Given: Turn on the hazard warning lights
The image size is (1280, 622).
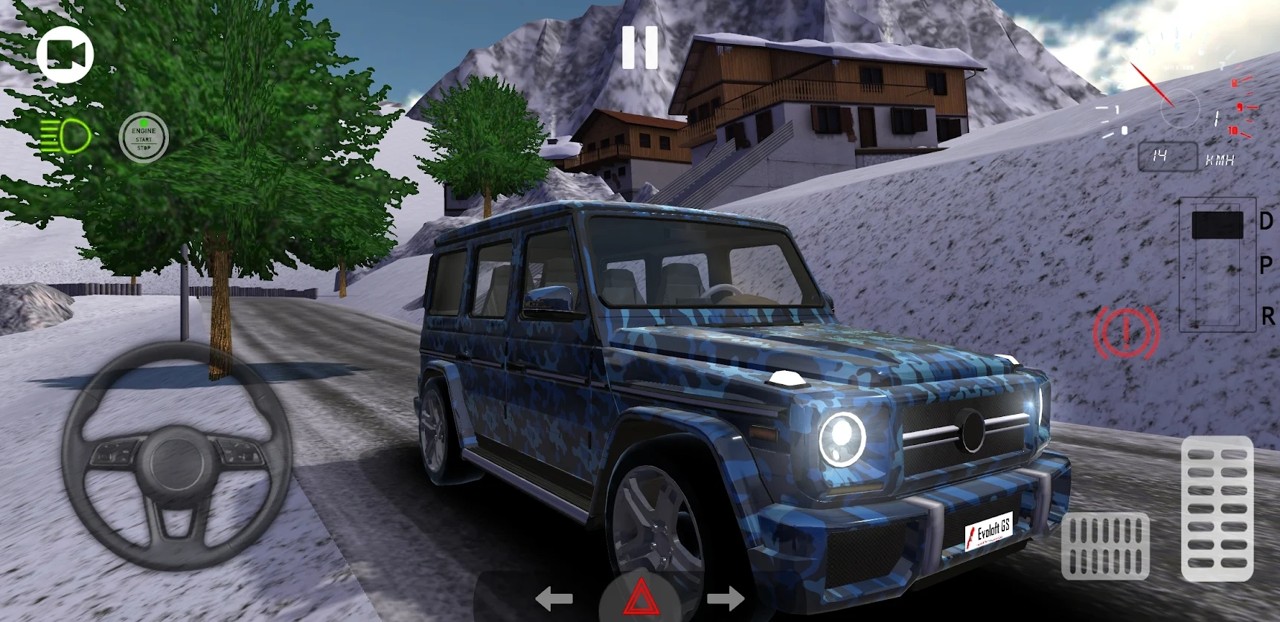Looking at the screenshot, I should pos(639,599).
